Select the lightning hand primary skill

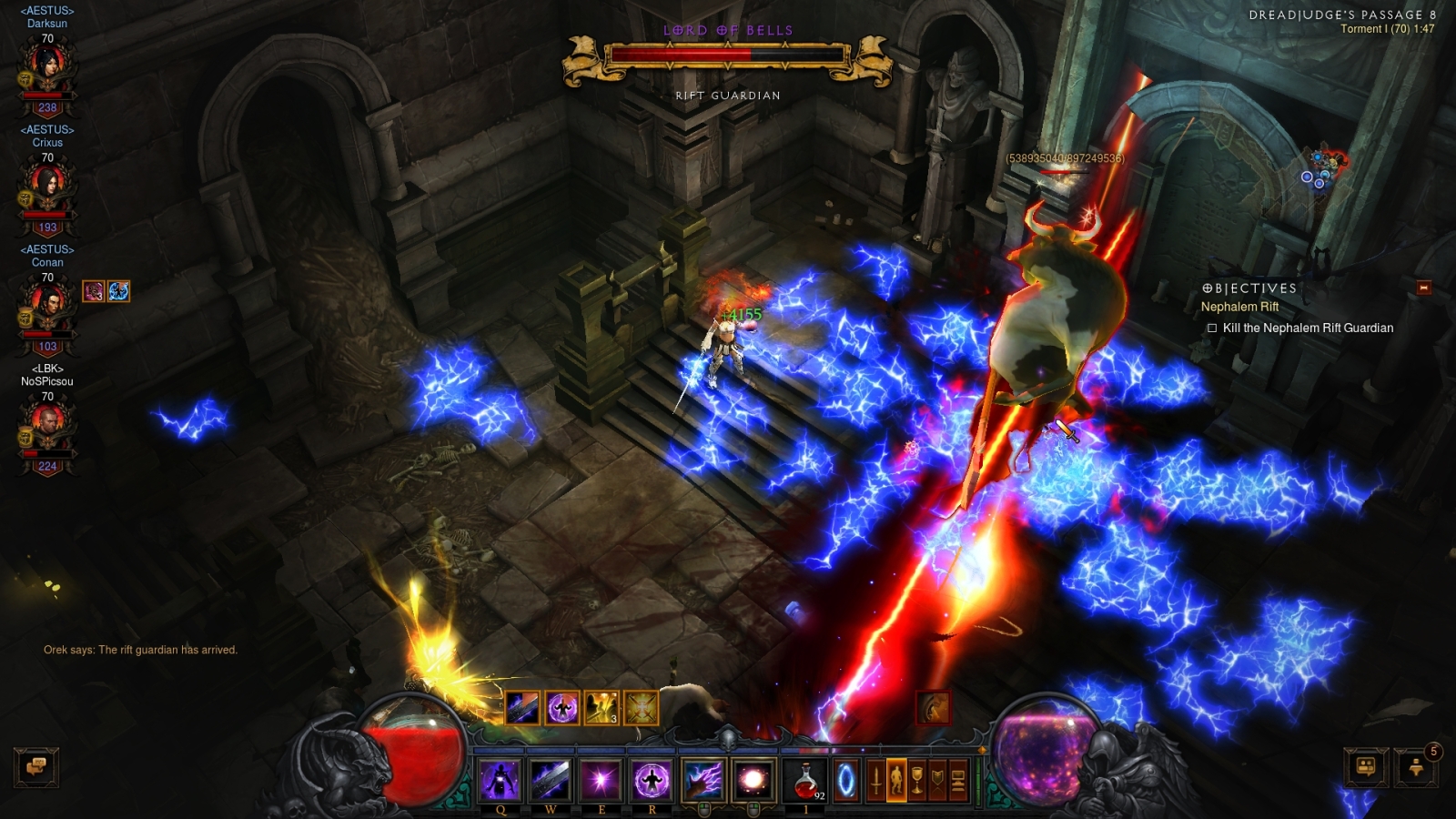coord(703,780)
